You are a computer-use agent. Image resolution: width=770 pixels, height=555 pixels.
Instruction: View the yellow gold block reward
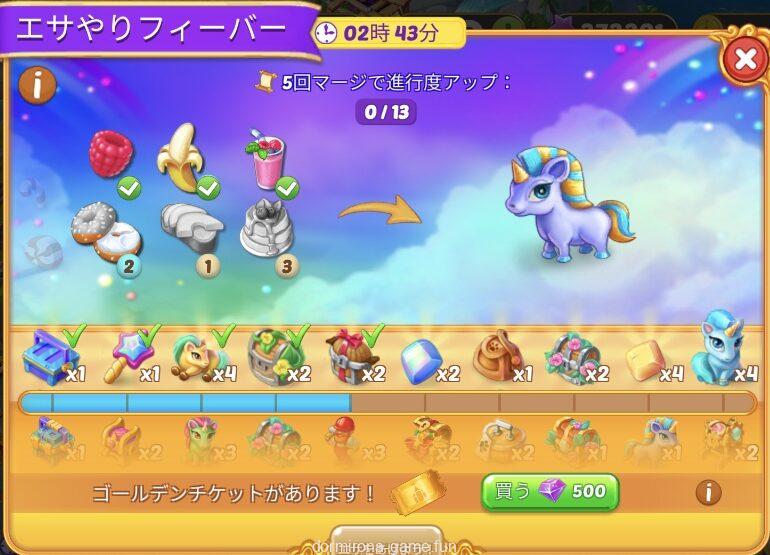click(x=645, y=360)
